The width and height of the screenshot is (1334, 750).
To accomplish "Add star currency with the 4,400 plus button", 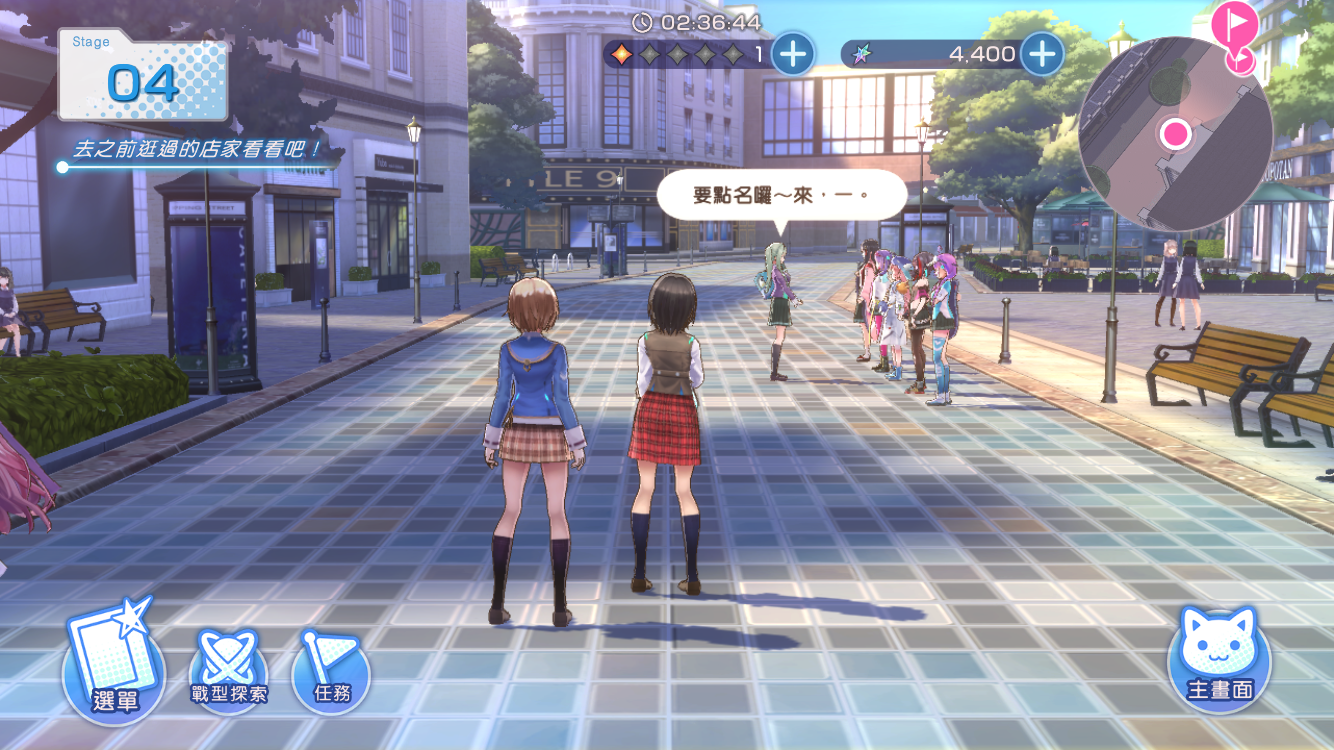I will click(1042, 53).
